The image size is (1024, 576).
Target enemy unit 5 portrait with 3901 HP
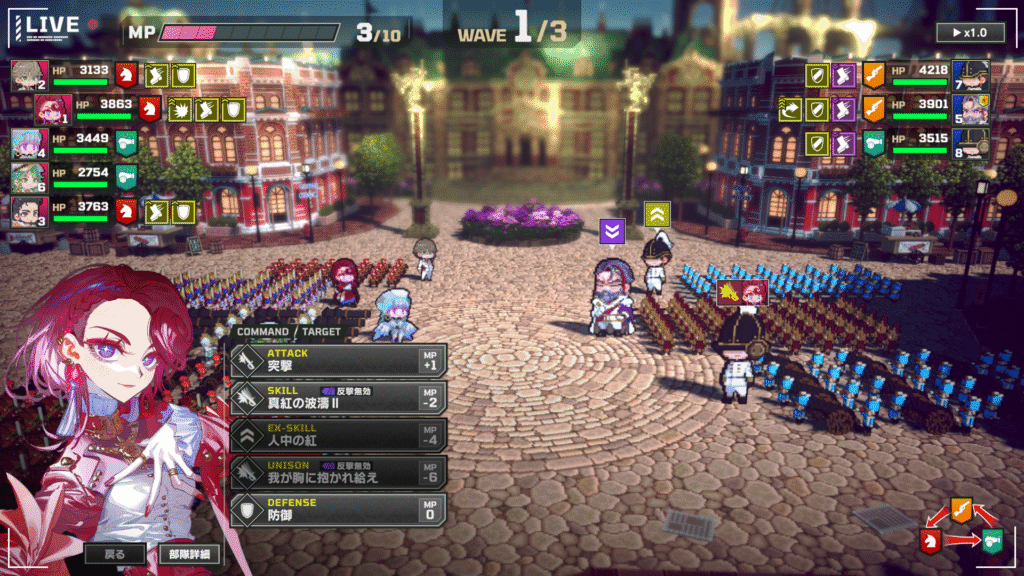coord(971,109)
